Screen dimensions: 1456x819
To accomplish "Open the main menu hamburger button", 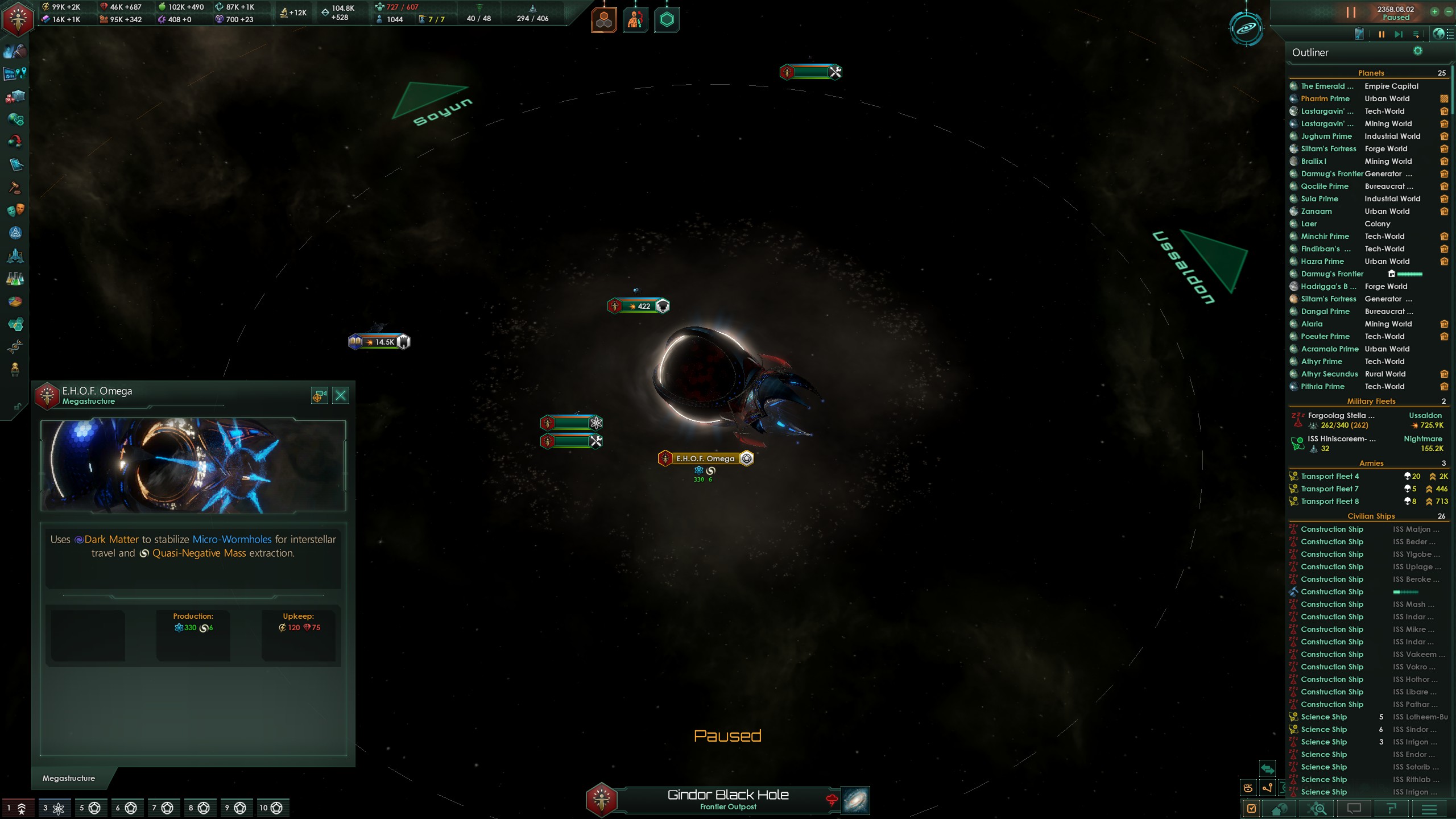I will click(x=1429, y=808).
